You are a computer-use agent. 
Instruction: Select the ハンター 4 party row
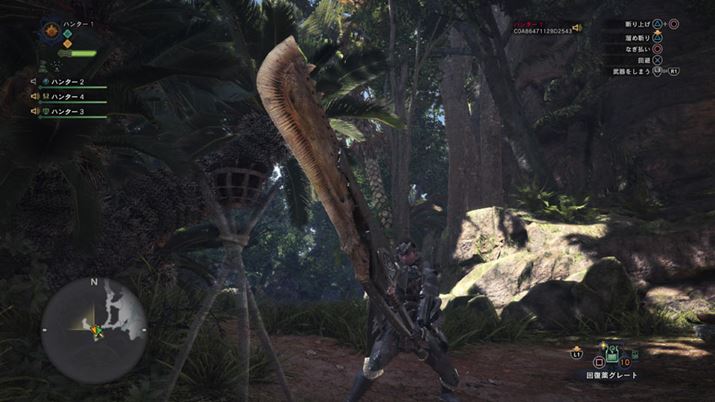(x=69, y=96)
